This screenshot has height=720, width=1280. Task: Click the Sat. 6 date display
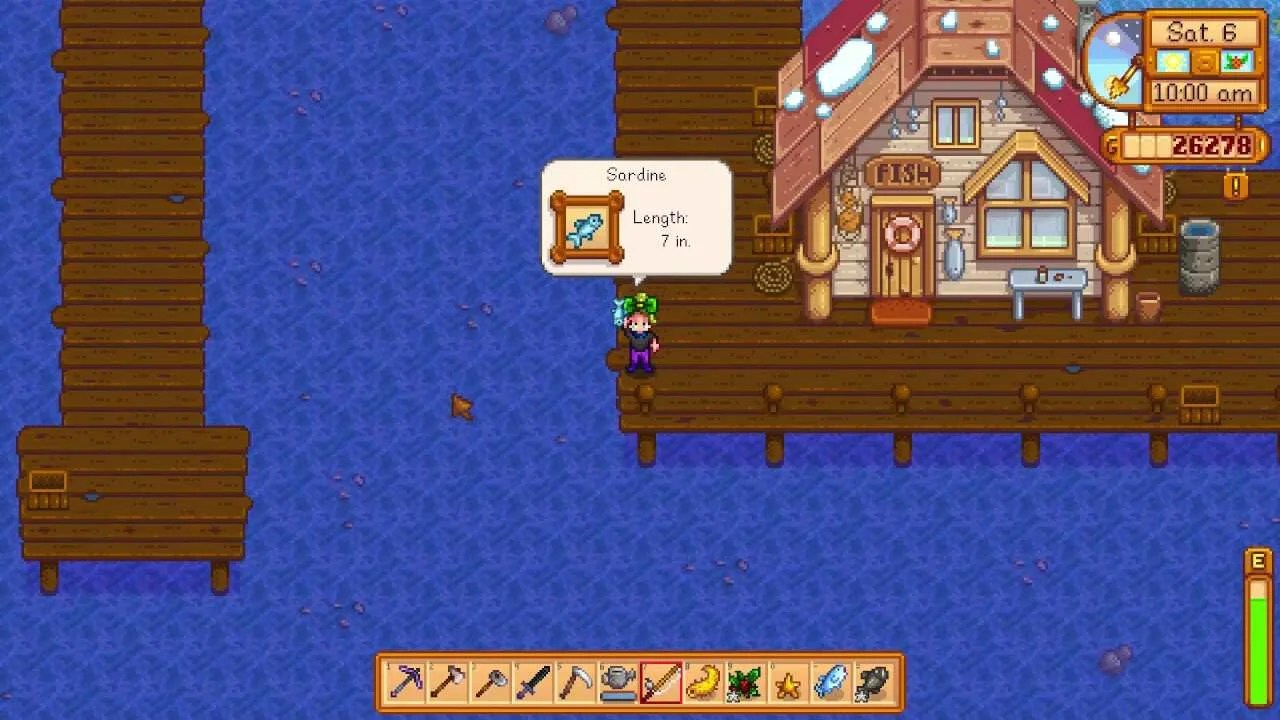pos(1200,31)
